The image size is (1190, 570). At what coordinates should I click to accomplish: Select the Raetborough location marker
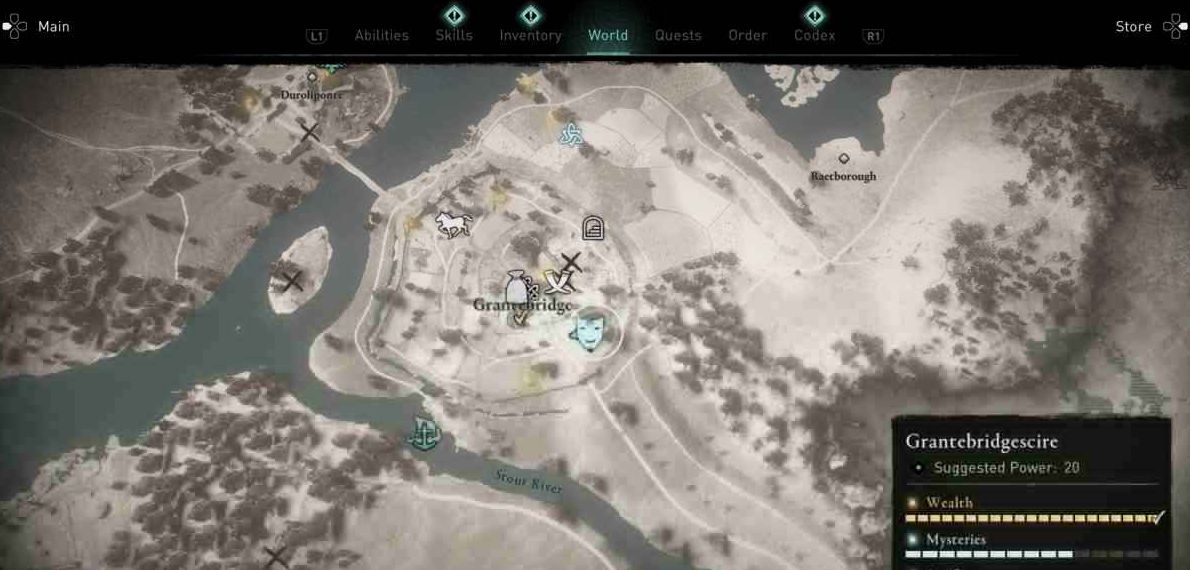click(x=844, y=159)
